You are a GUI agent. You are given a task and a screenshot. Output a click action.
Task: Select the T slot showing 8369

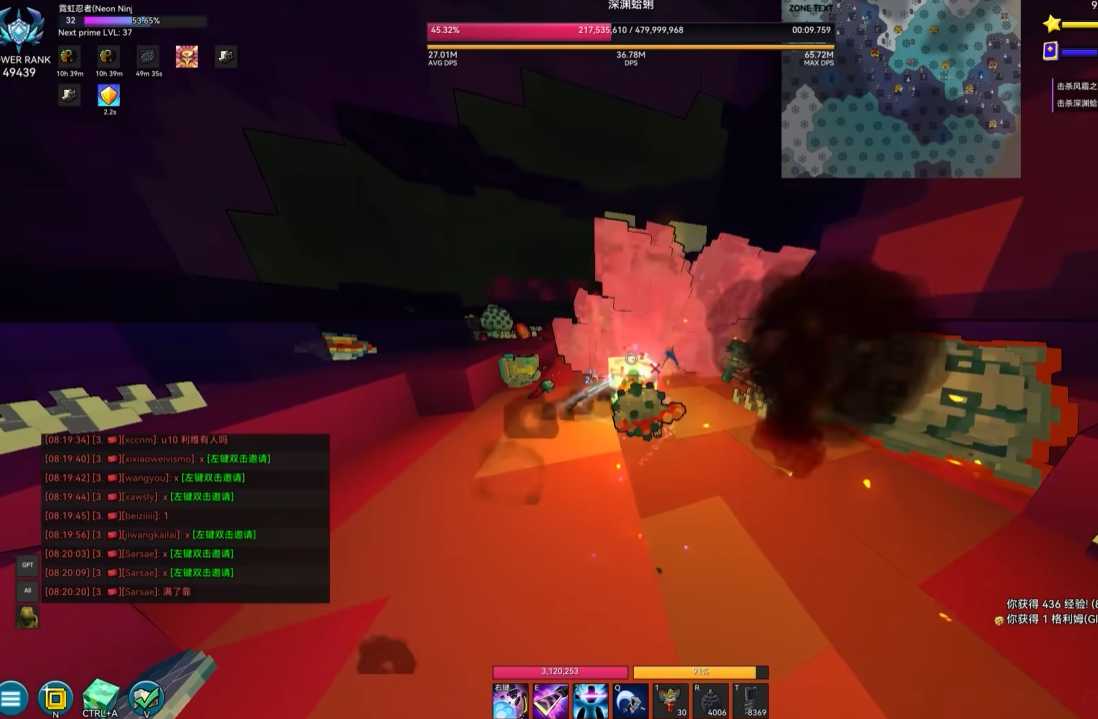[750, 701]
